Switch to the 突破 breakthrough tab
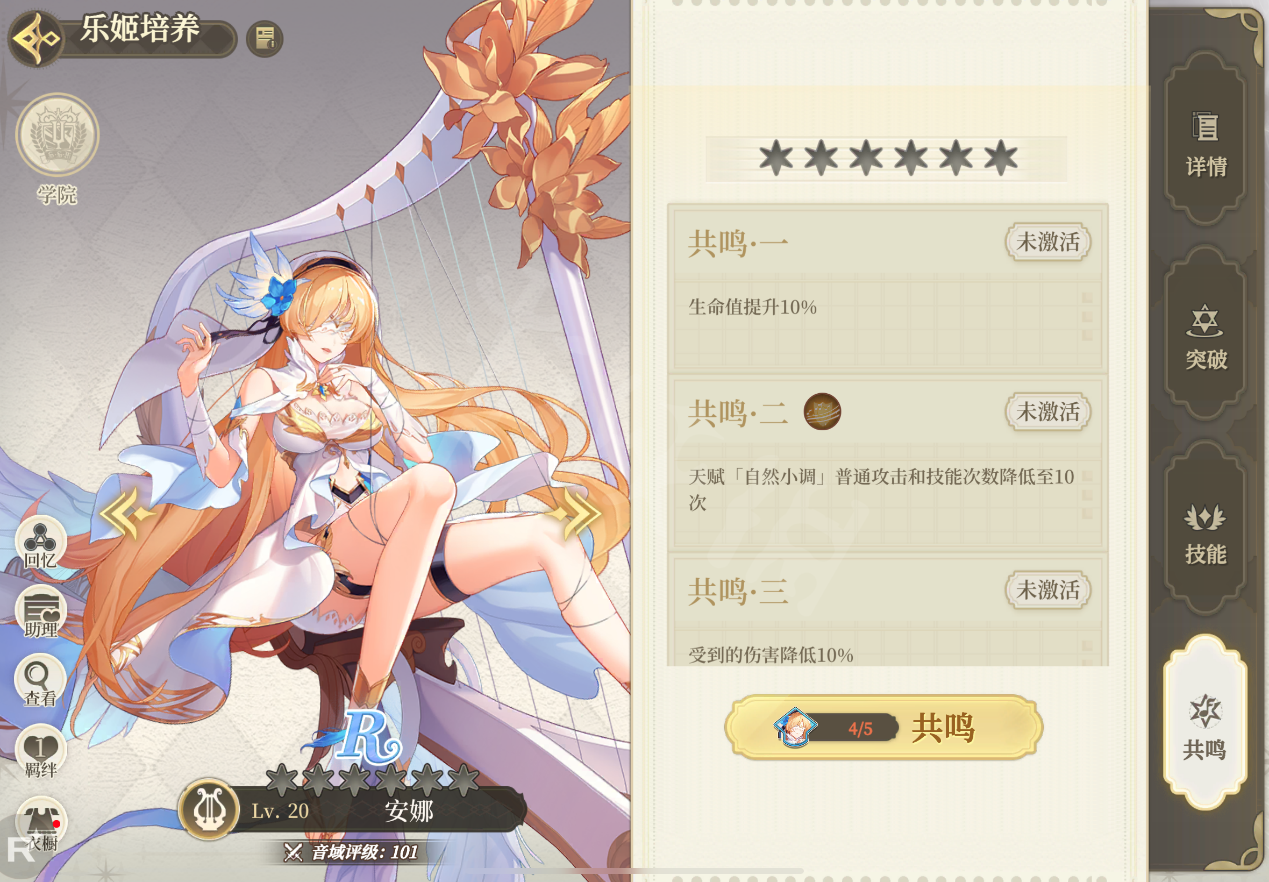 click(x=1206, y=338)
